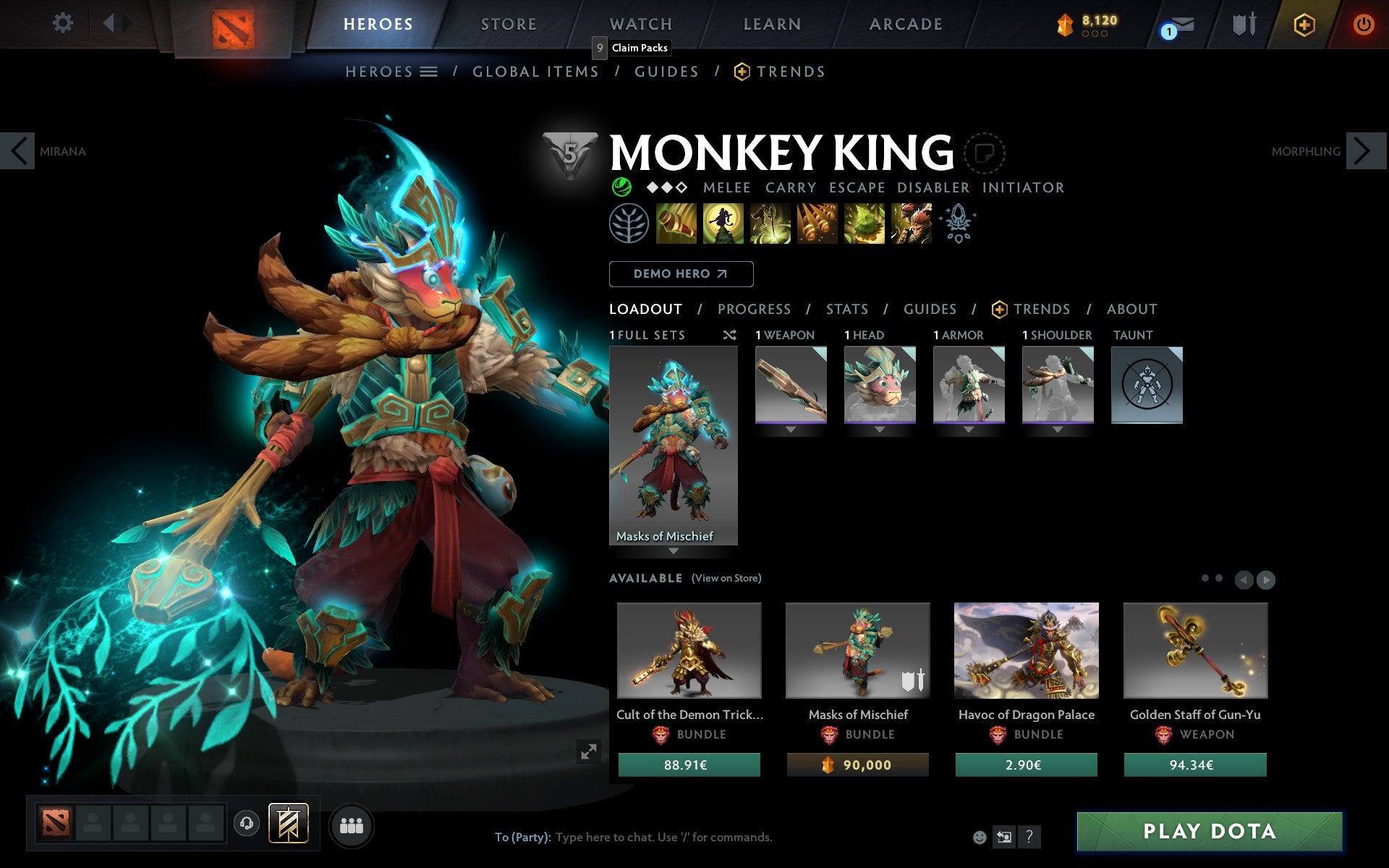This screenshot has height=868, width=1389.
Task: Open the armory/inventory icon in top bar
Action: point(1241,23)
